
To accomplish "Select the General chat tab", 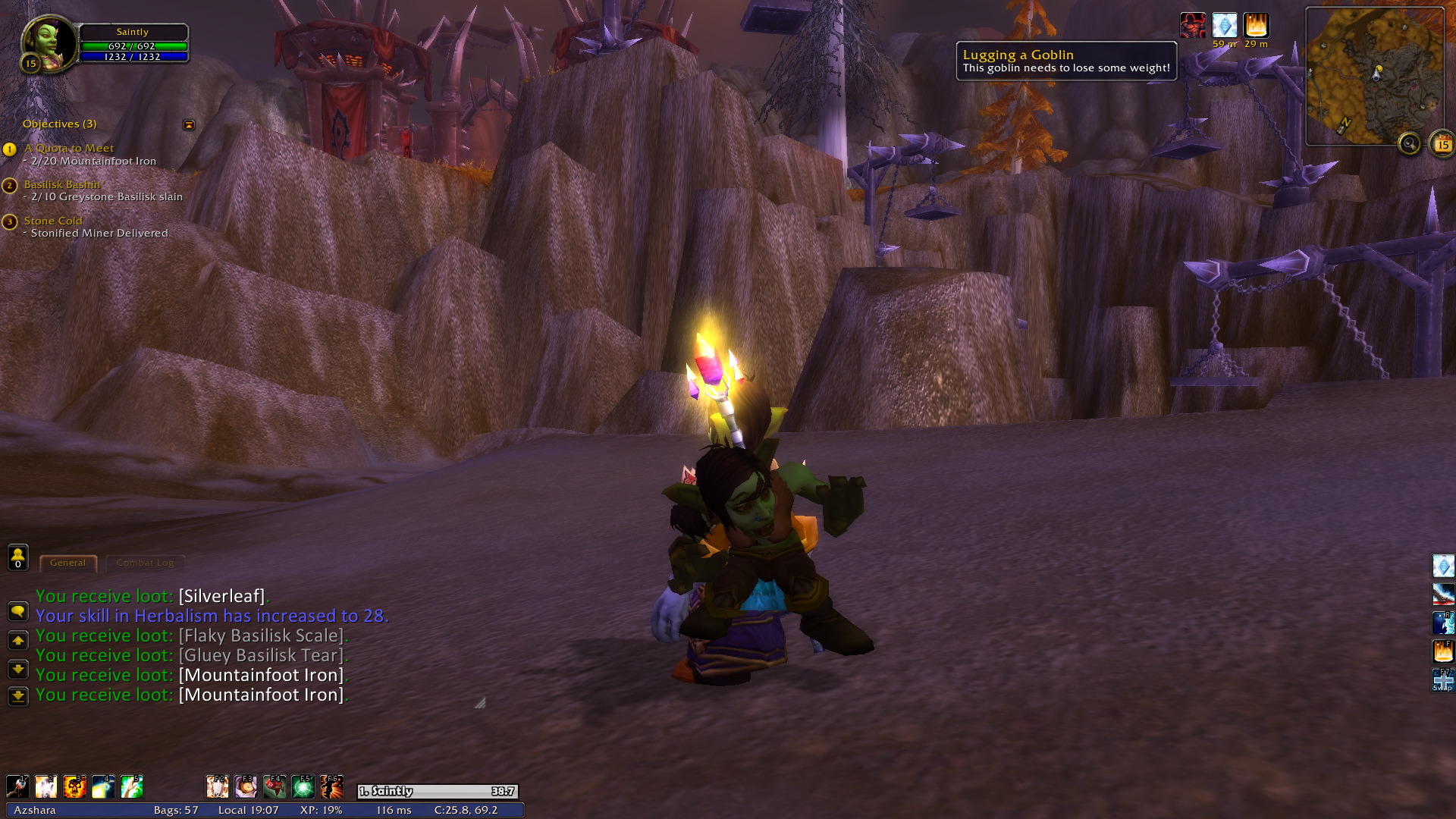I will coord(67,563).
